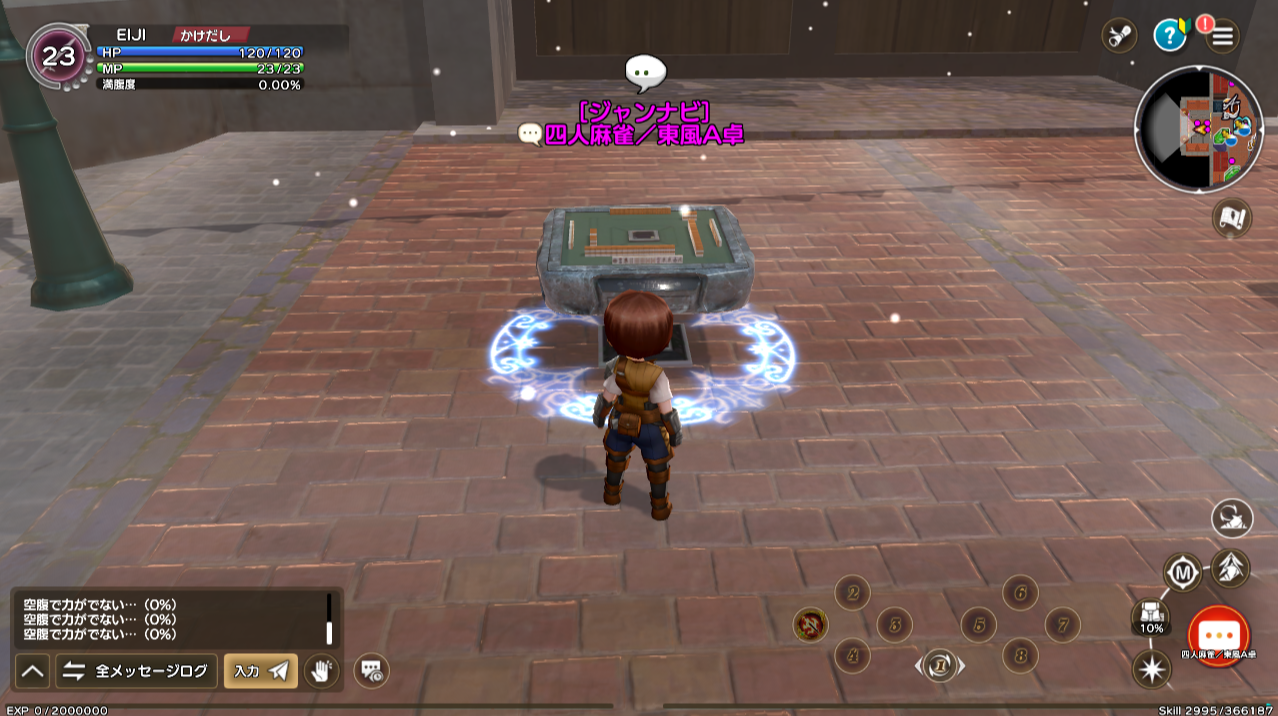Click the circular minimap
This screenshot has height=716, width=1278.
click(x=1199, y=130)
